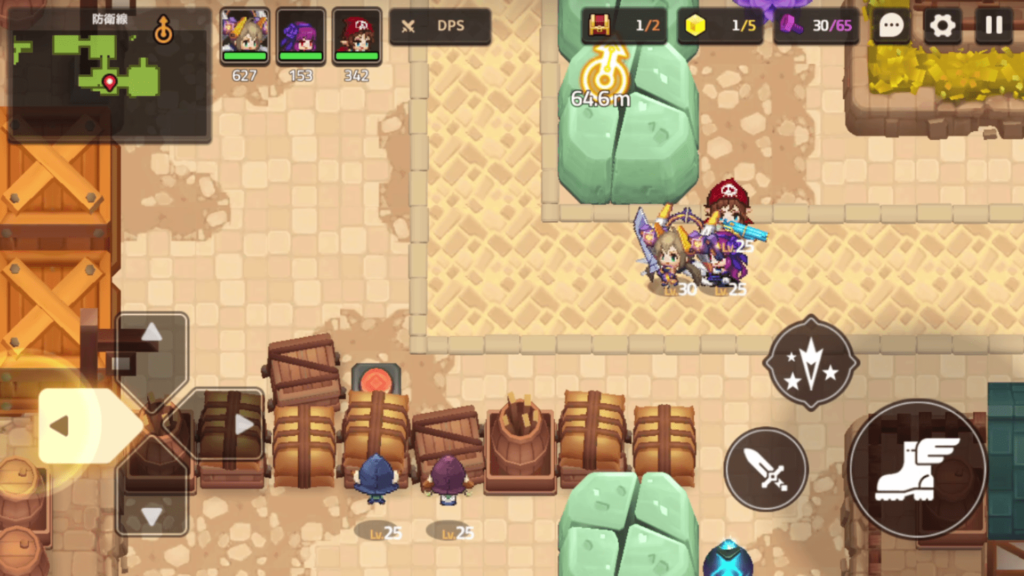Toggle the DPS meter button
Image resolution: width=1024 pixels, height=576 pixels.
click(x=440, y=26)
